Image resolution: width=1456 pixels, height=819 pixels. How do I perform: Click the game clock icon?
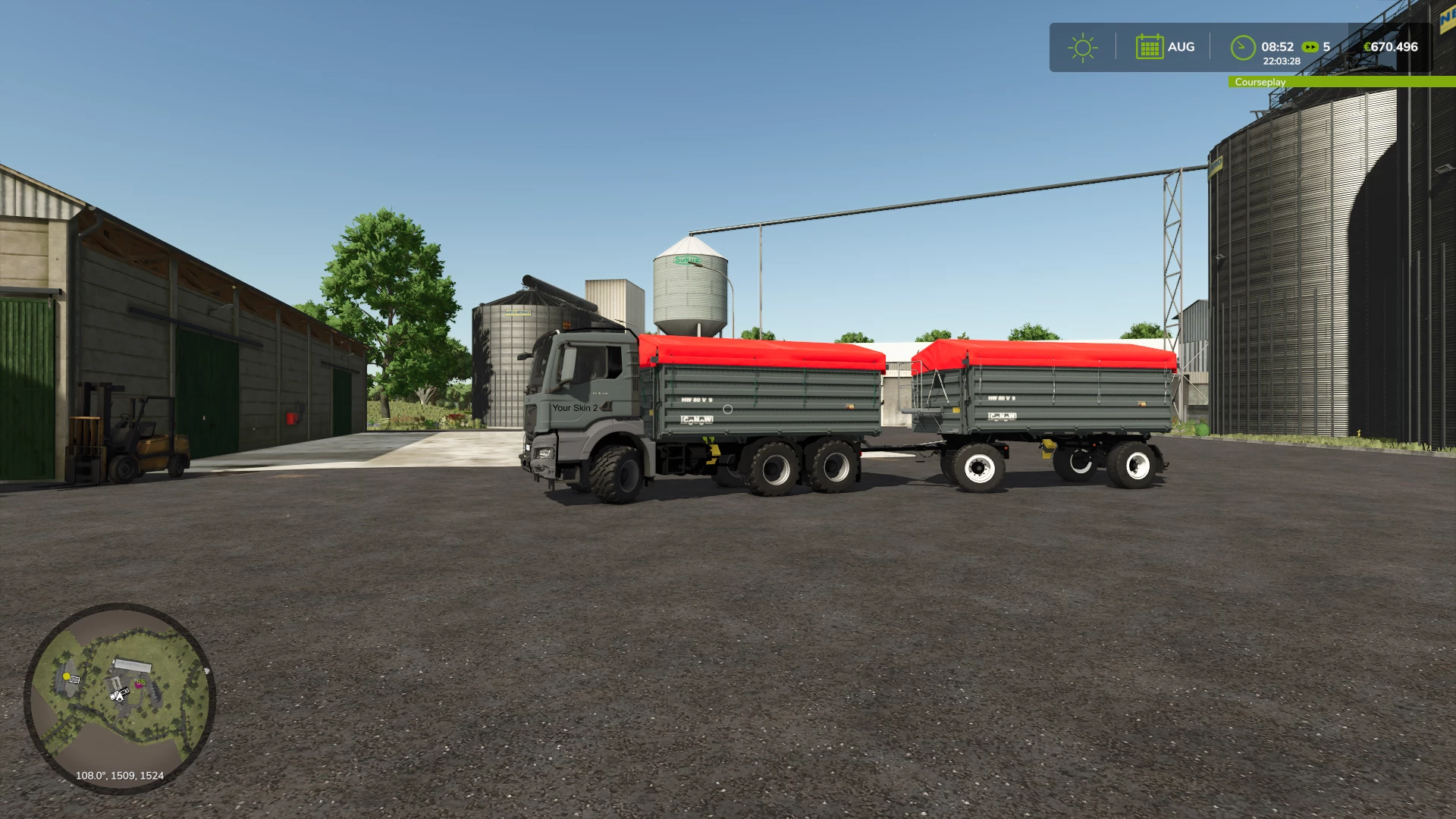(1242, 47)
